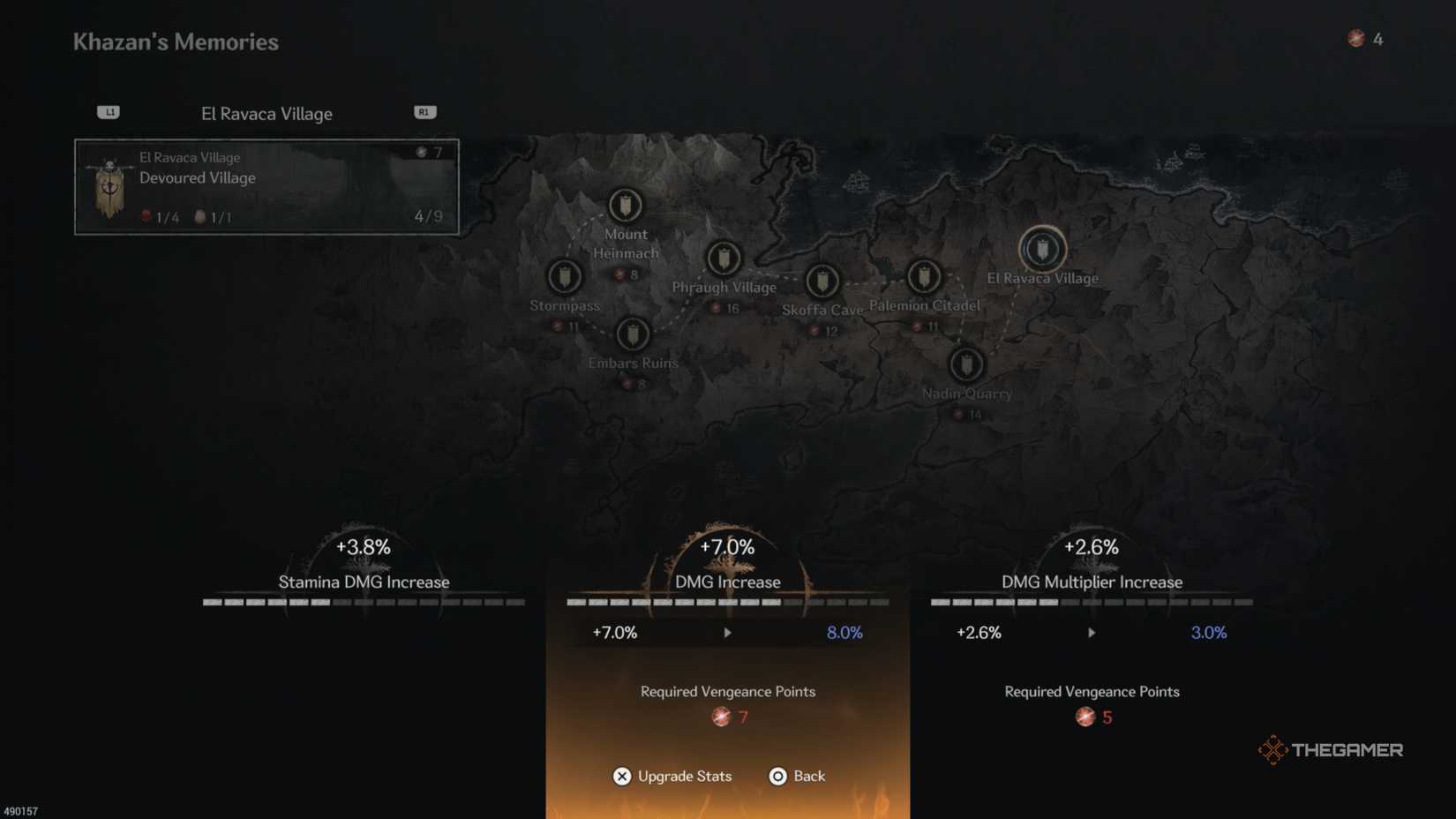Select the Mount Heinmach map node
The height and width of the screenshot is (819, 1456).
click(626, 205)
